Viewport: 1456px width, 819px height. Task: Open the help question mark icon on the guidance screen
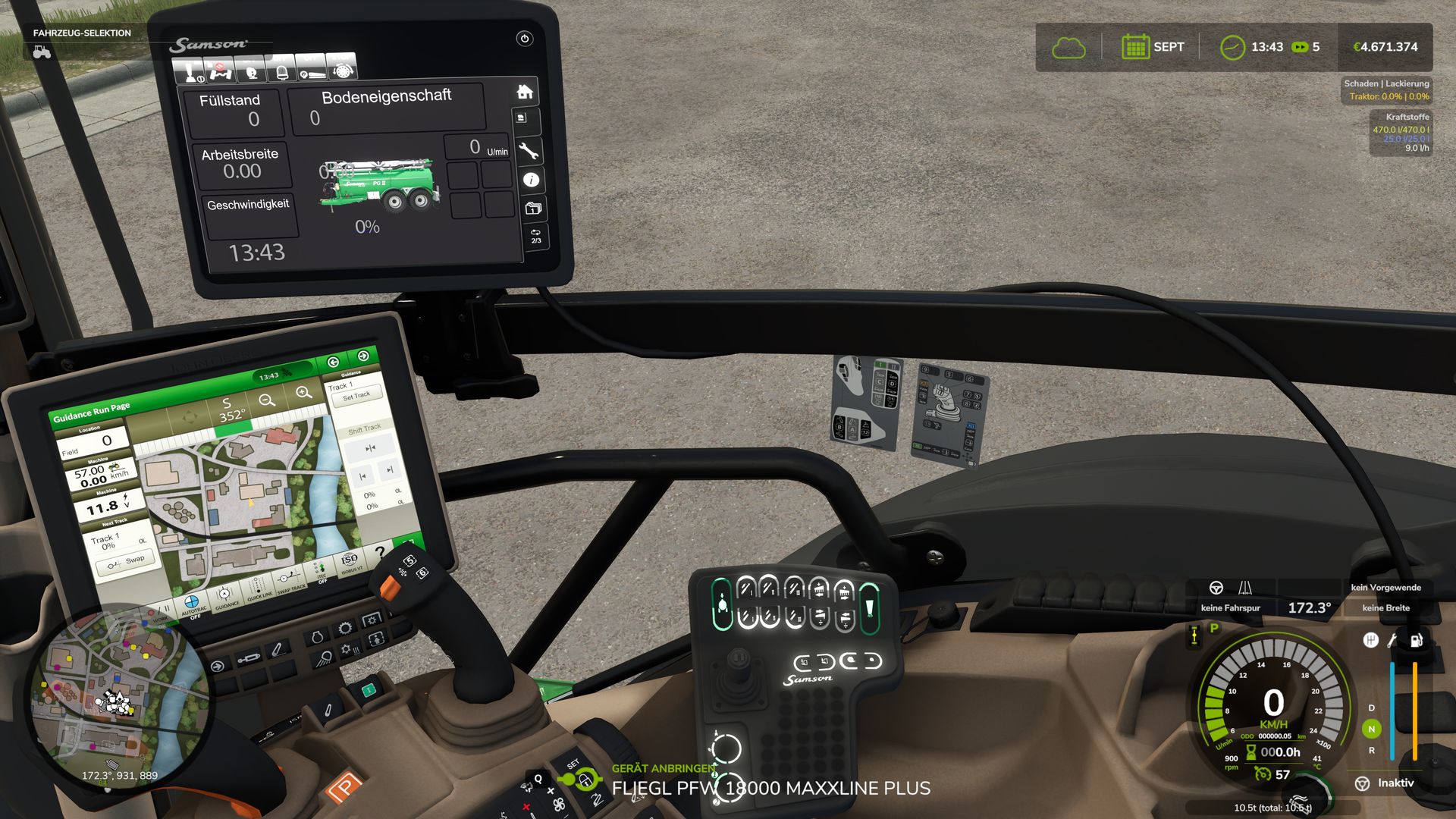pyautogui.click(x=380, y=553)
